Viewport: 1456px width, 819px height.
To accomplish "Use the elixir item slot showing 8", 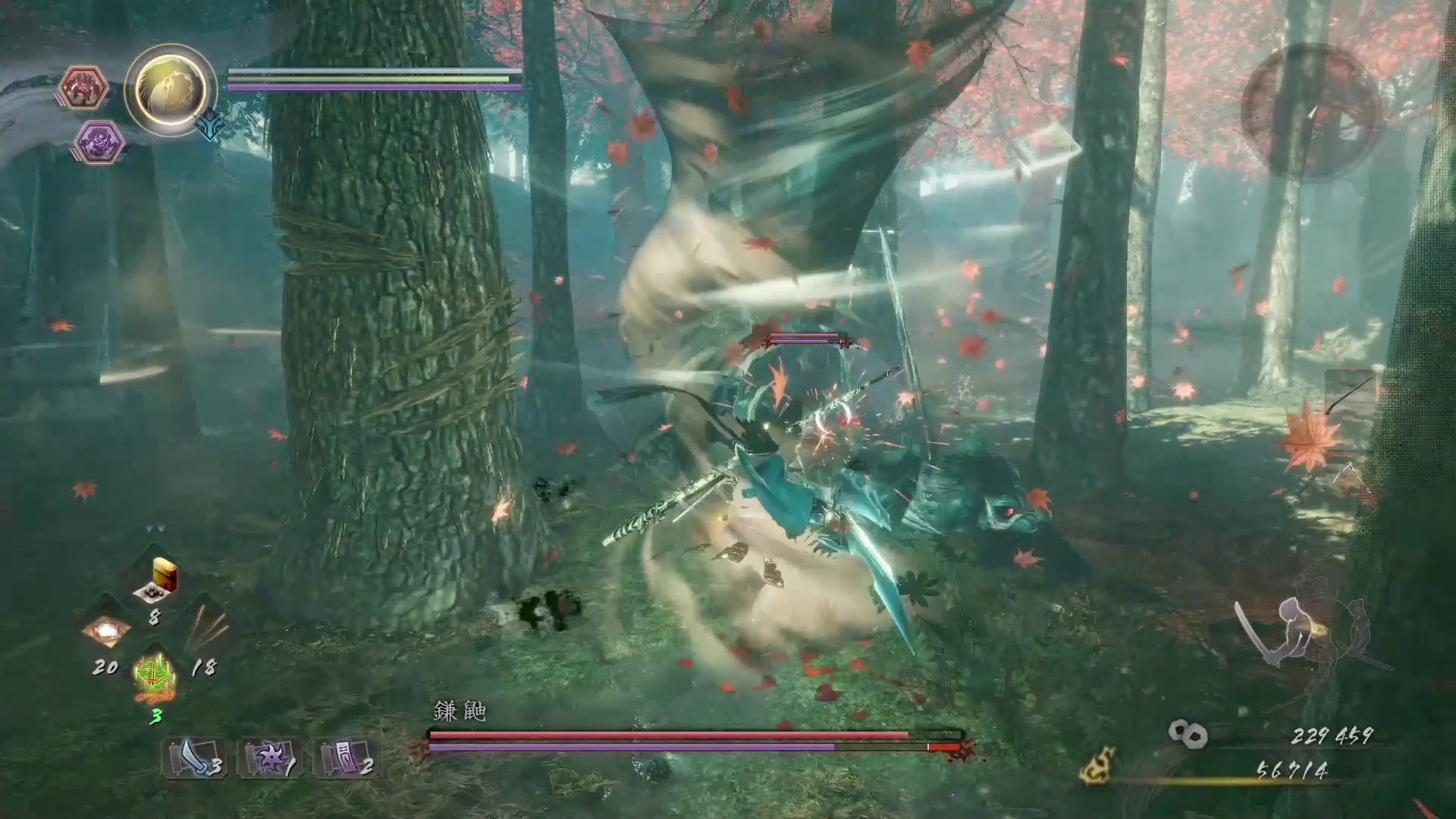I will coord(156,585).
